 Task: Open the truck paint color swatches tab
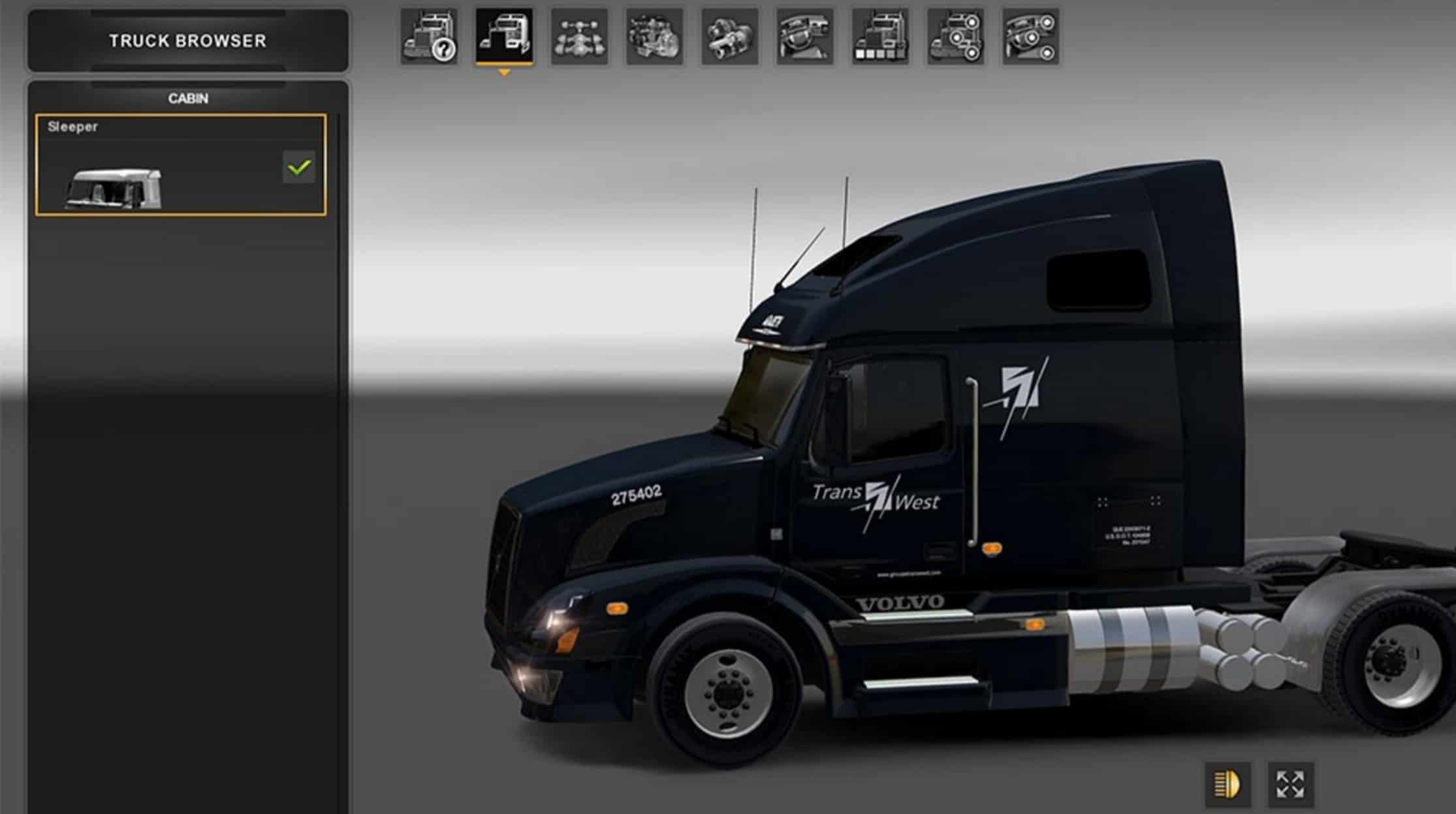(x=880, y=37)
